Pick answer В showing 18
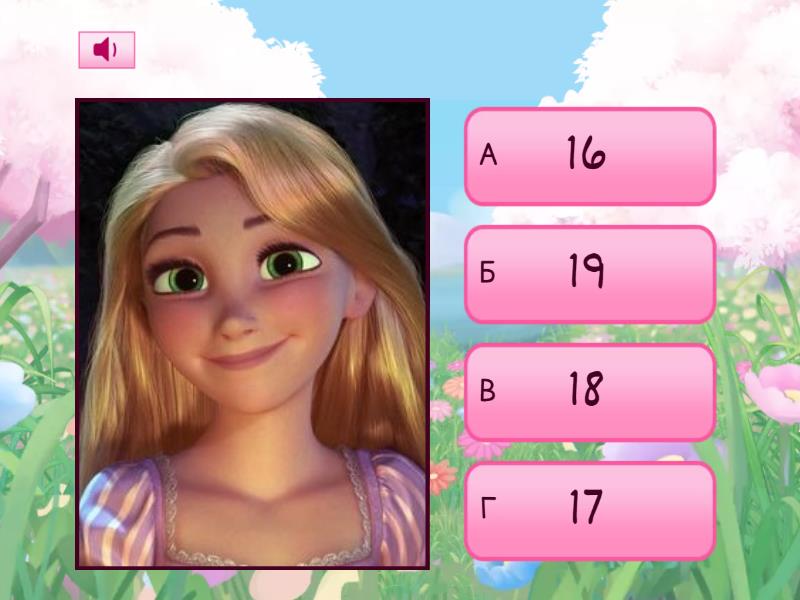The height and width of the screenshot is (600, 800). click(590, 392)
